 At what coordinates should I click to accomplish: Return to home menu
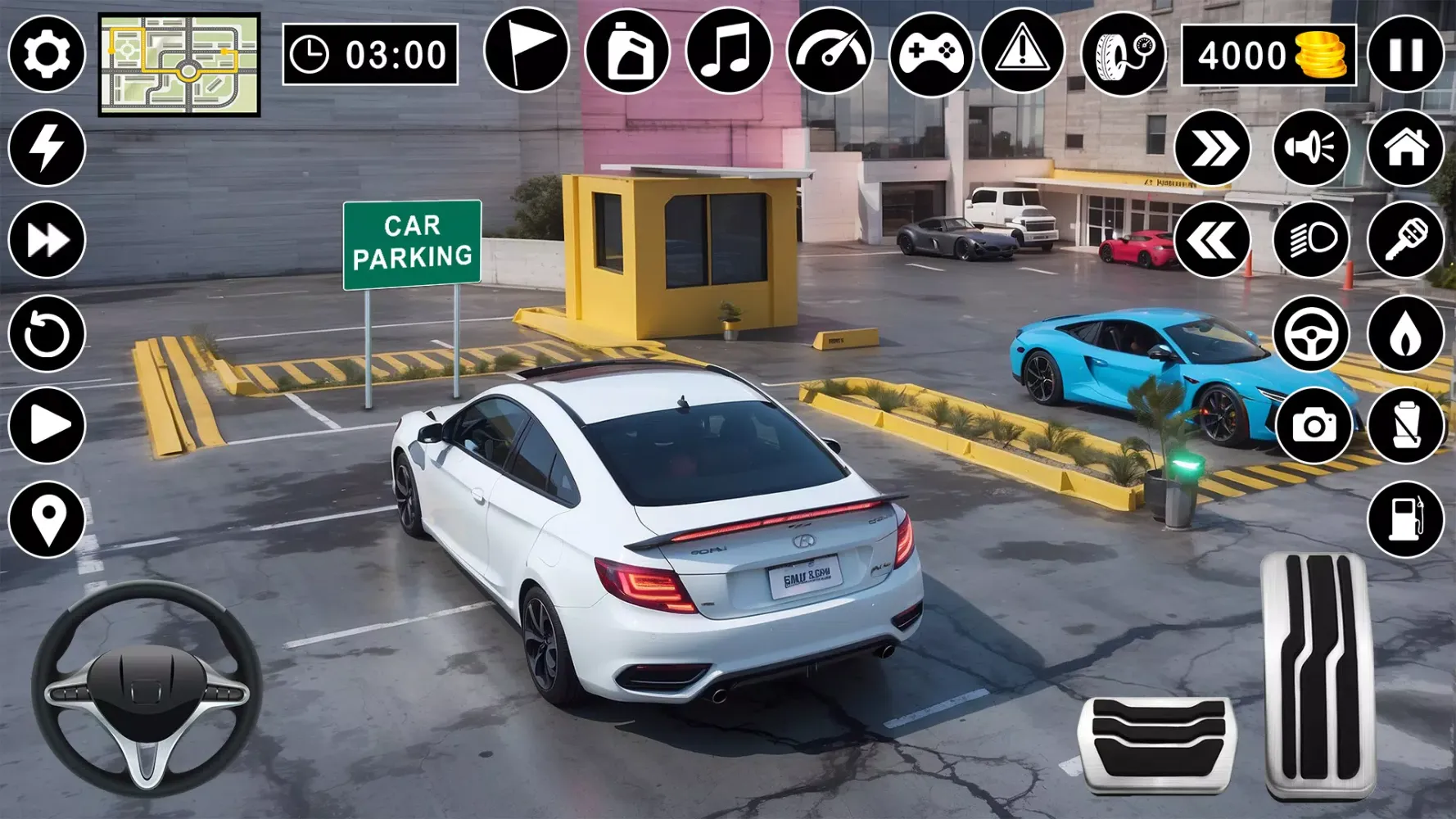coord(1406,147)
